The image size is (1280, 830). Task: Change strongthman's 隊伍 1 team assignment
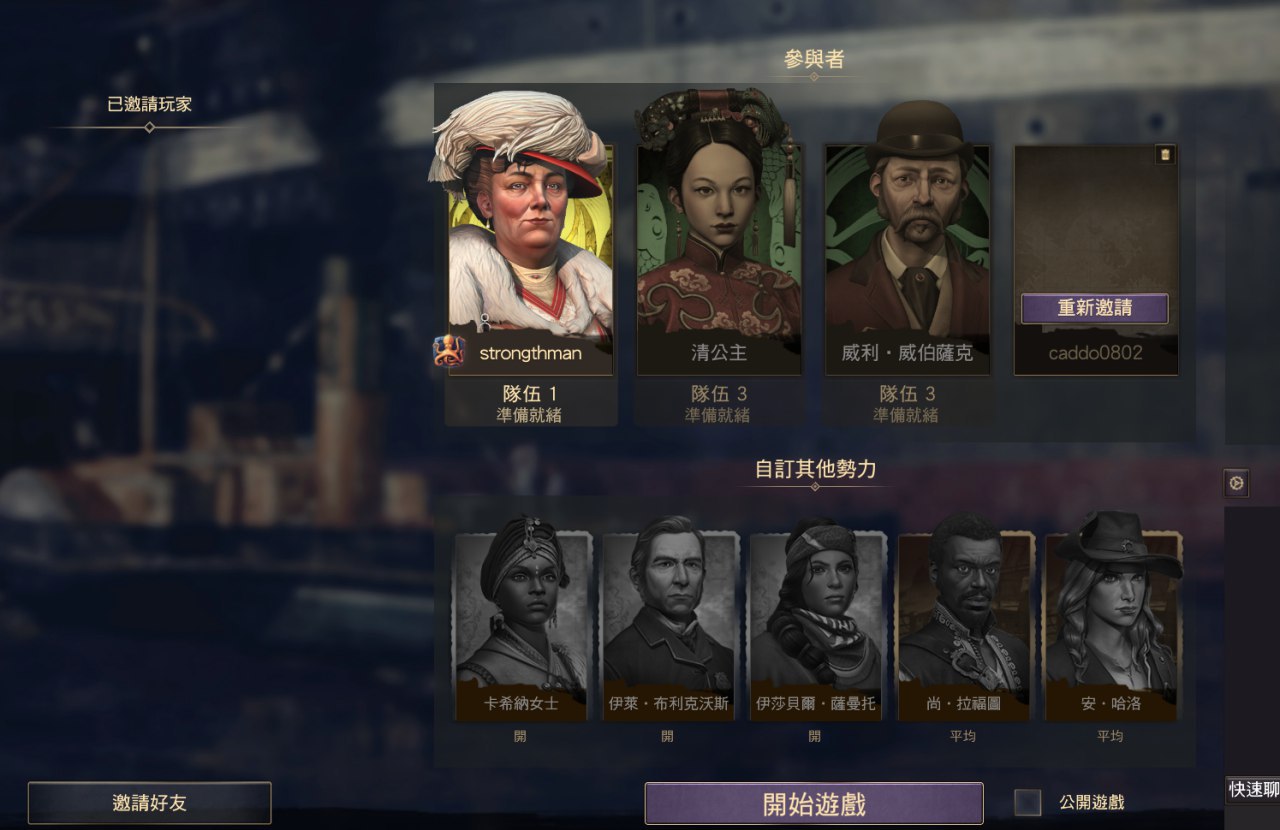[529, 394]
